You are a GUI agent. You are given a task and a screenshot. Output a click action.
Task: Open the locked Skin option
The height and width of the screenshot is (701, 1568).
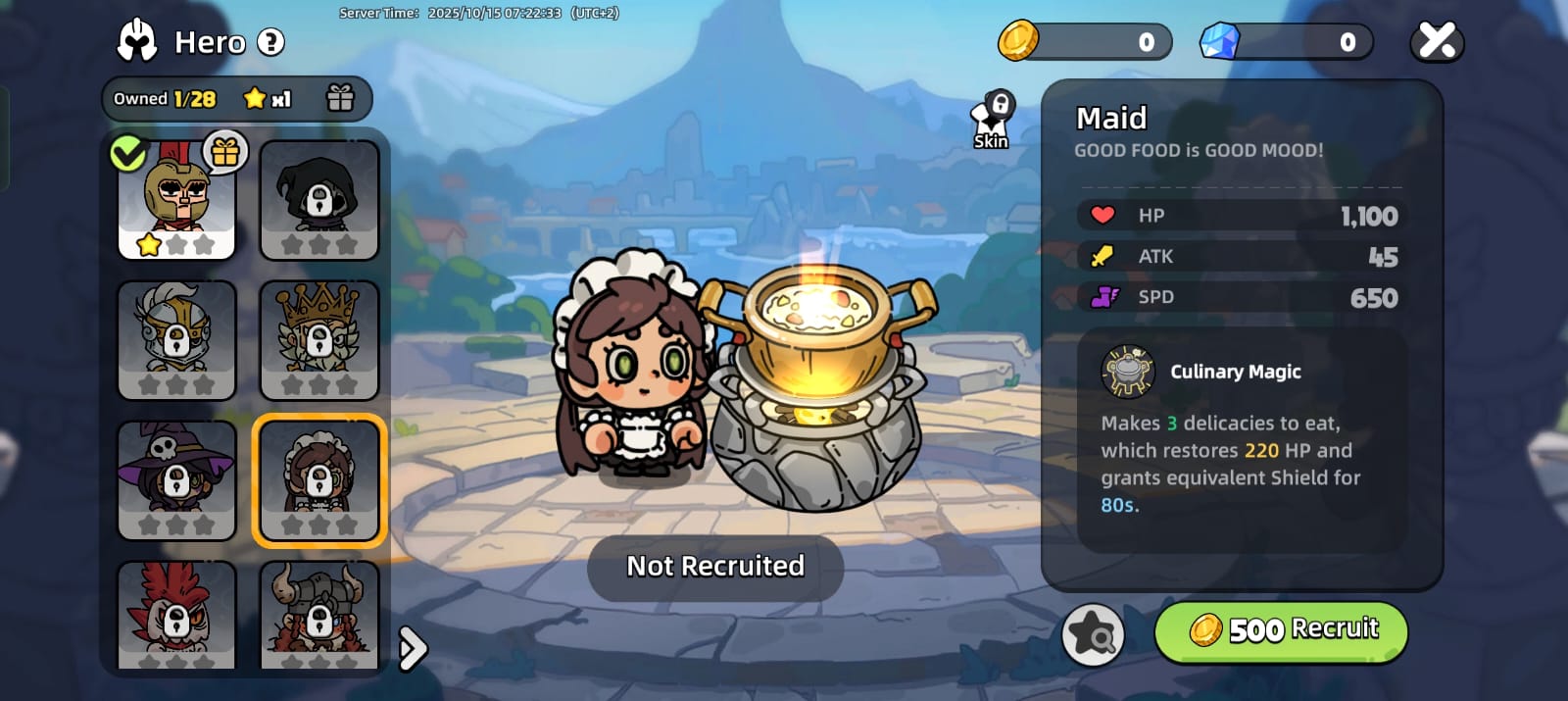[992, 122]
